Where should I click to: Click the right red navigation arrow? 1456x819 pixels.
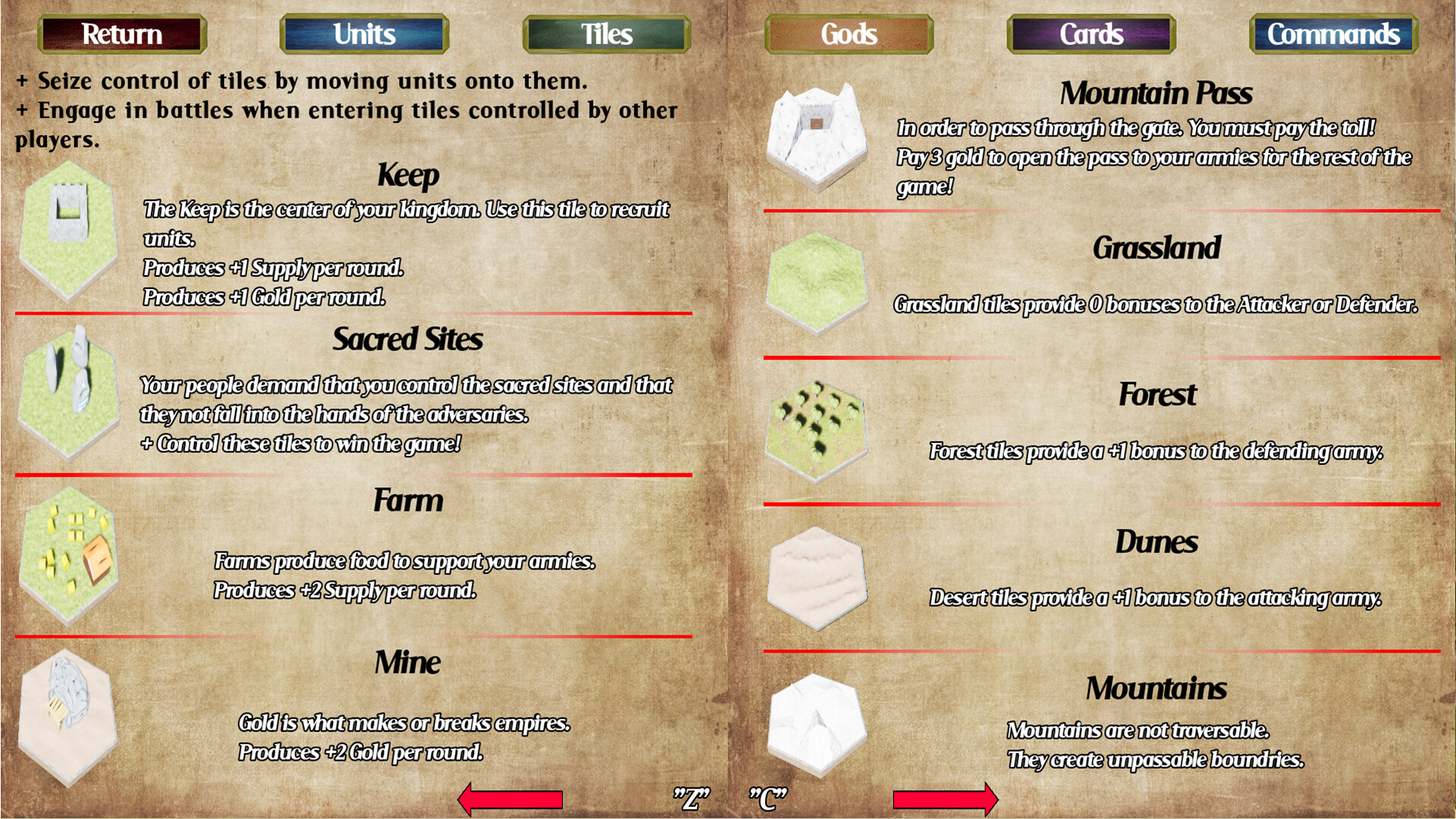(946, 799)
